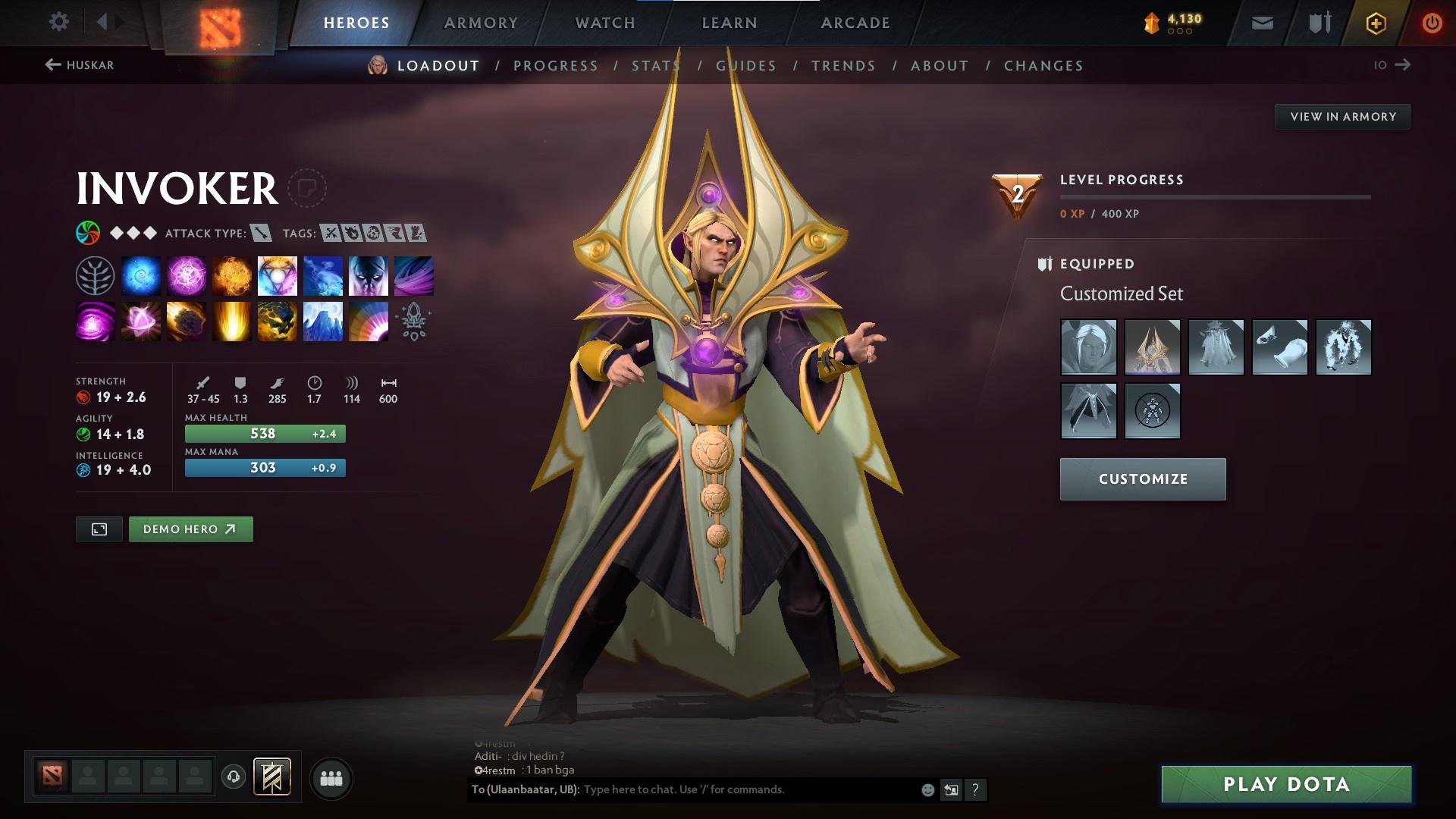
Task: Click the CUSTOMIZE button
Action: (x=1142, y=479)
